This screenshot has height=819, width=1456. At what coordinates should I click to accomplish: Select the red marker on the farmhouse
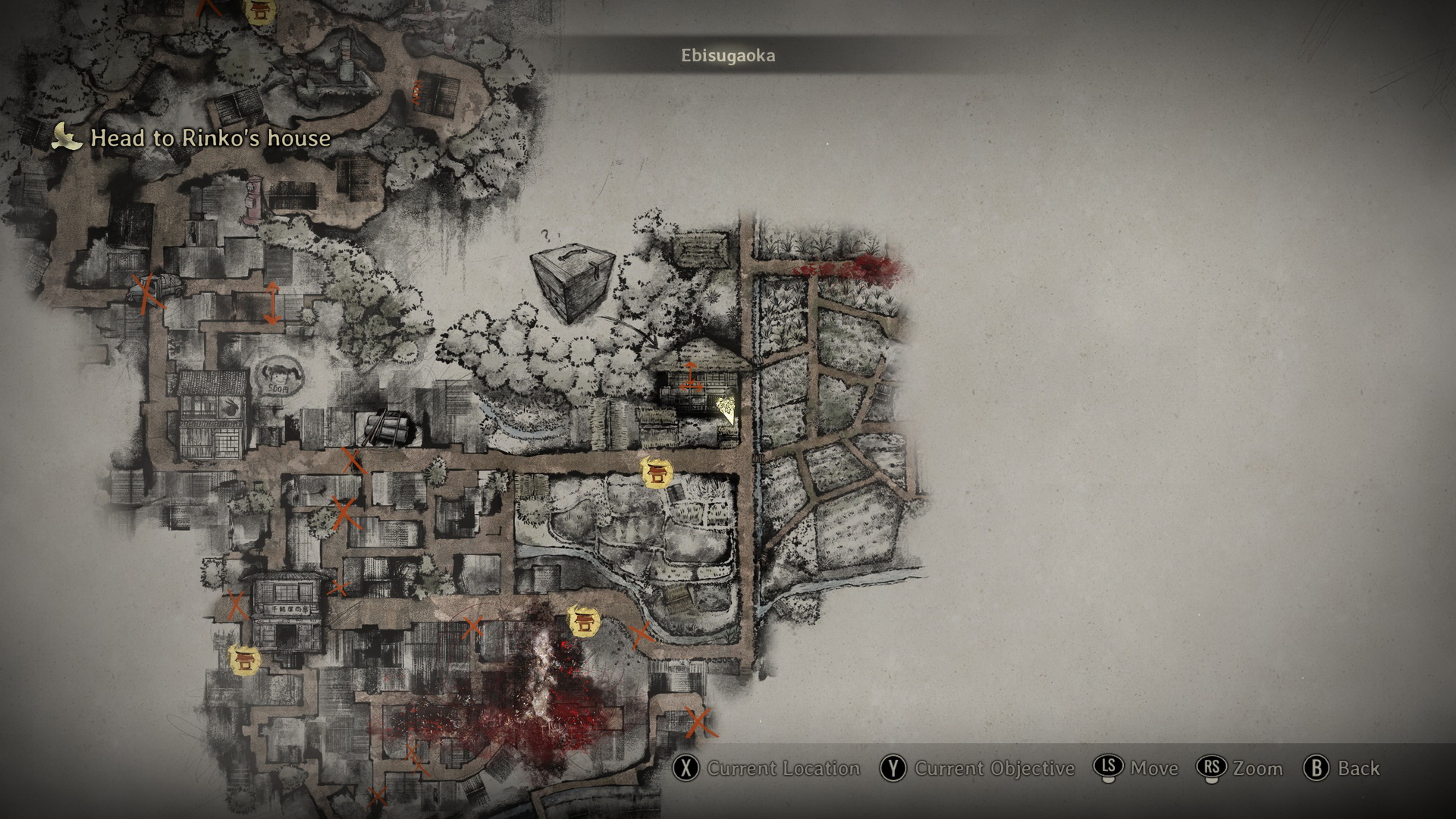click(x=690, y=377)
